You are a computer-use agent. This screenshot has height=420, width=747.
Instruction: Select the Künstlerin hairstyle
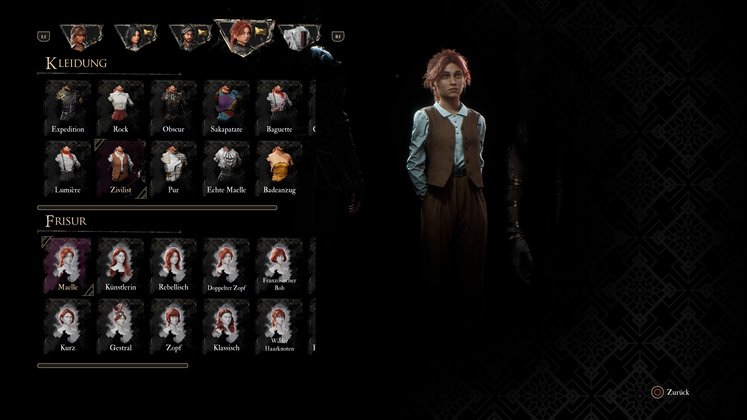(121, 264)
